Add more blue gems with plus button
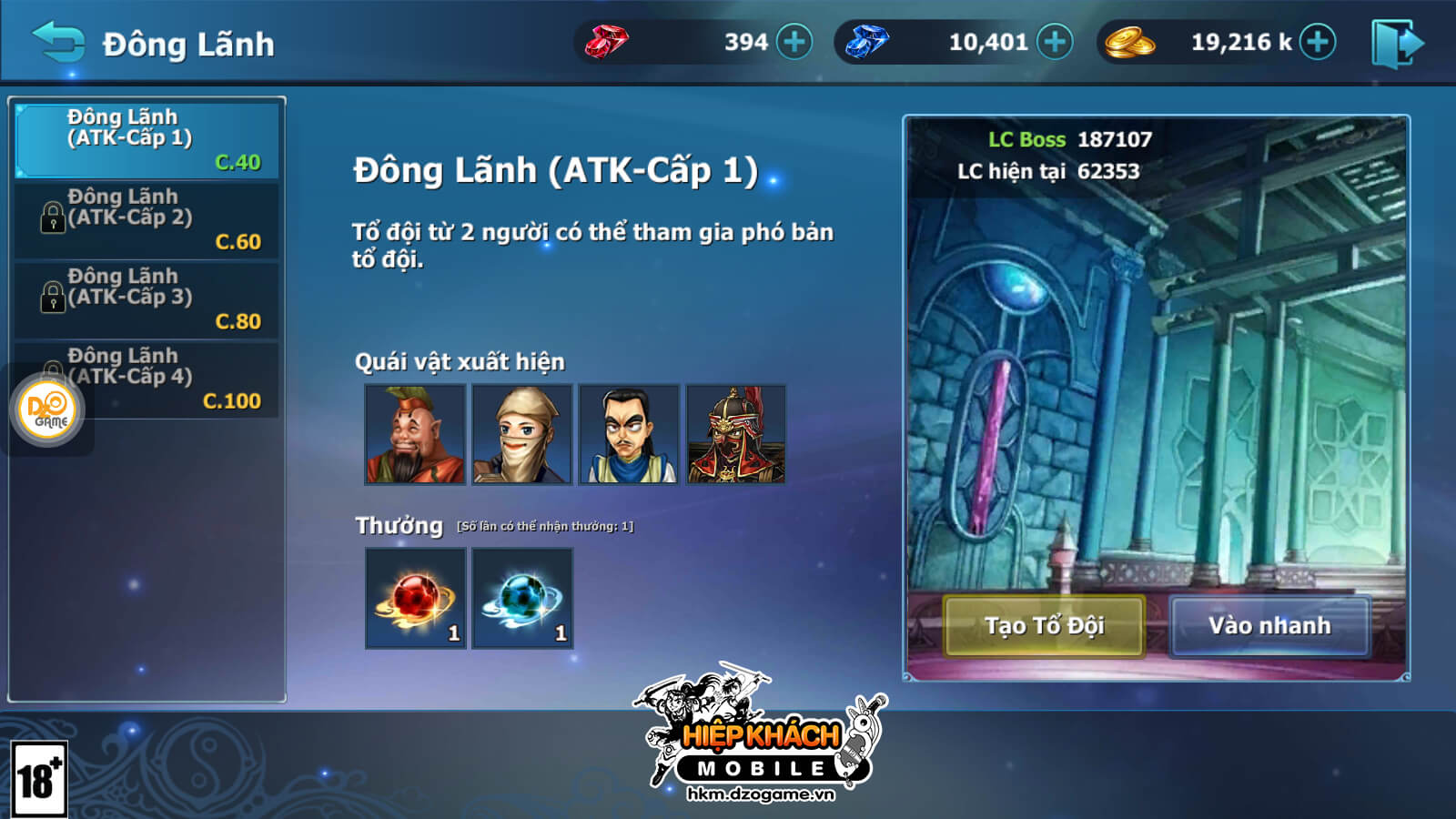This screenshot has width=1456, height=819. pyautogui.click(x=1055, y=42)
